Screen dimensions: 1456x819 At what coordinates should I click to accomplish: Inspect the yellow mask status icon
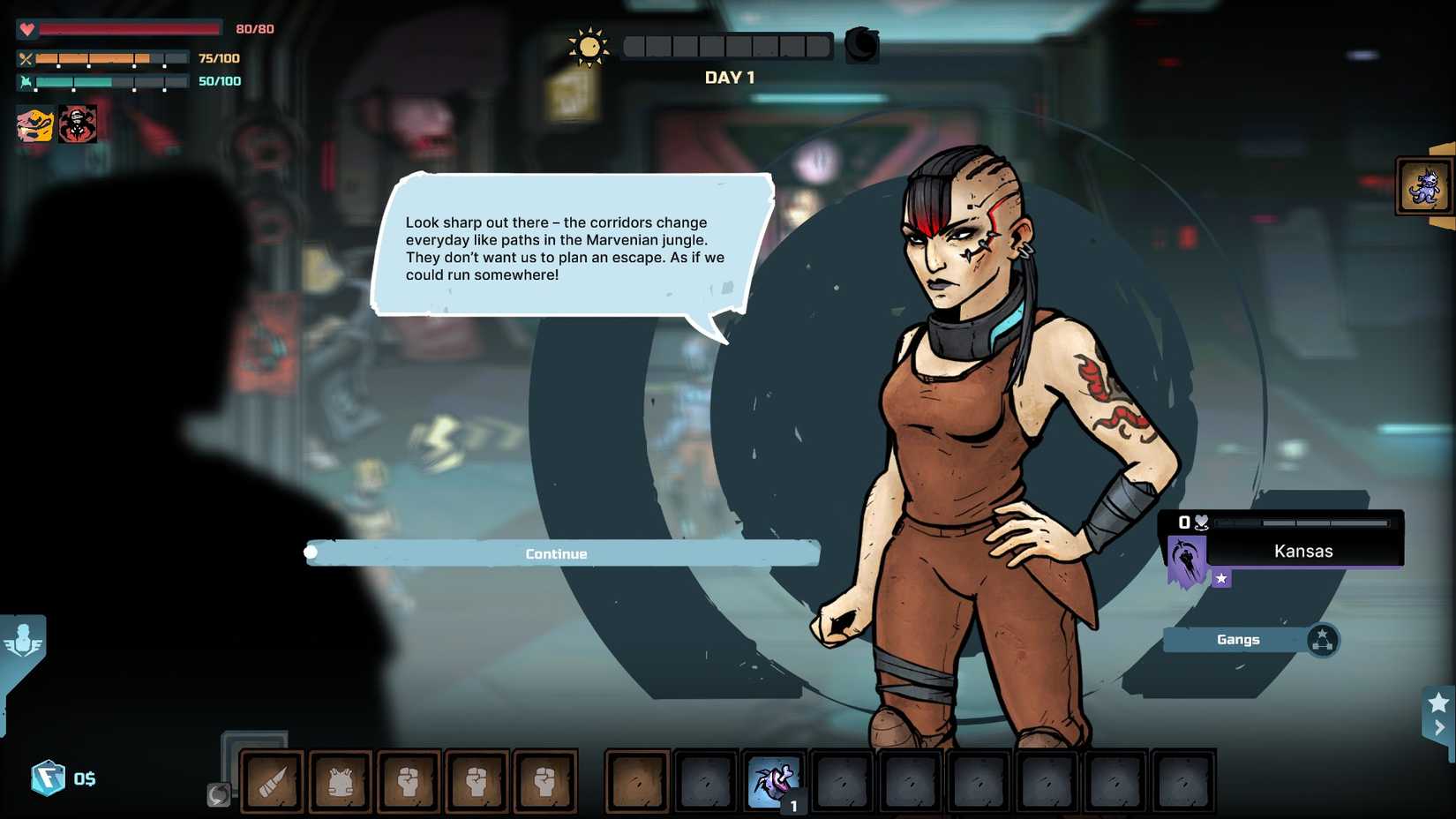(x=35, y=125)
